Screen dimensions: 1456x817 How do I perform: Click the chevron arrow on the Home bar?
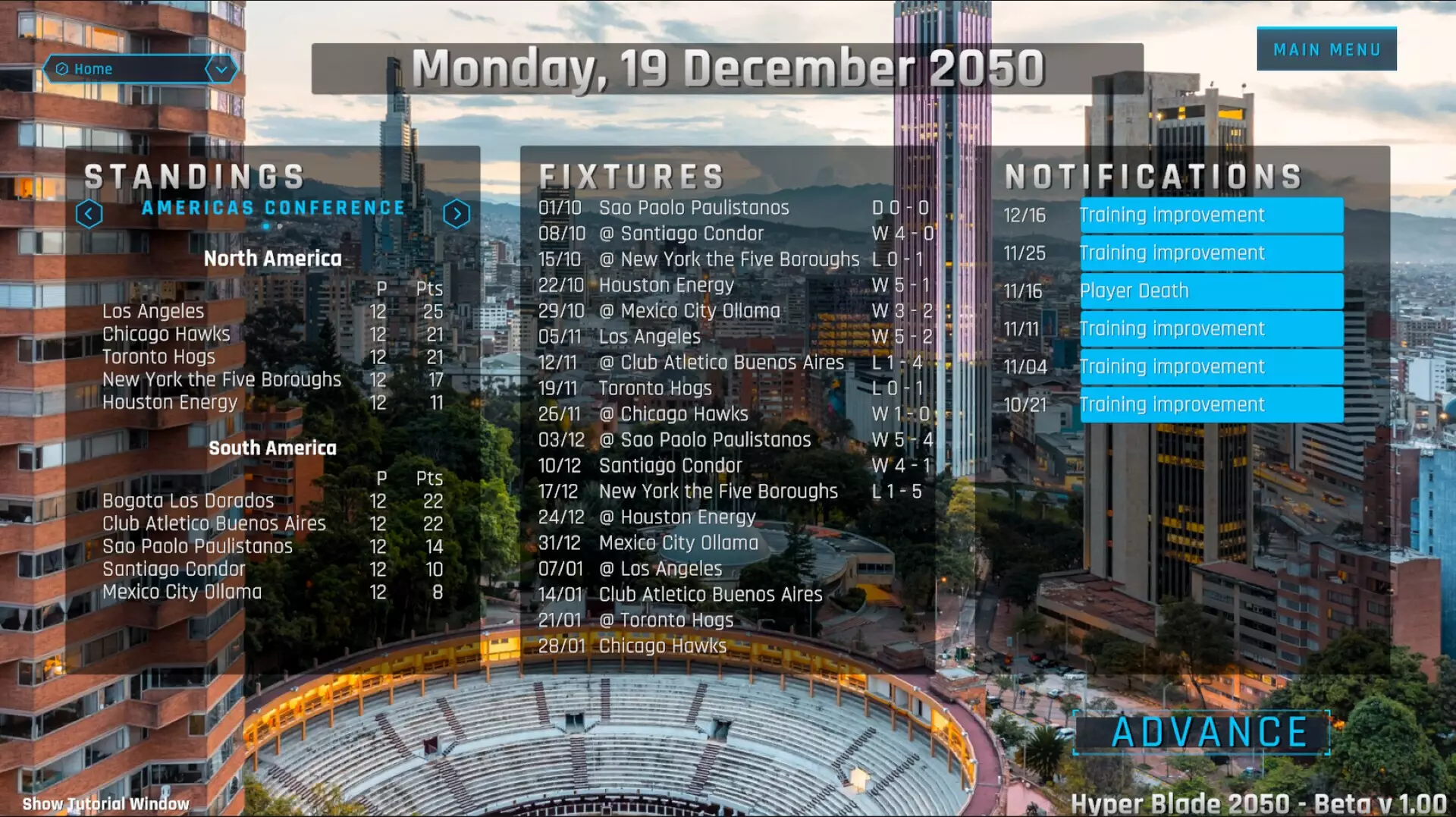(x=221, y=69)
